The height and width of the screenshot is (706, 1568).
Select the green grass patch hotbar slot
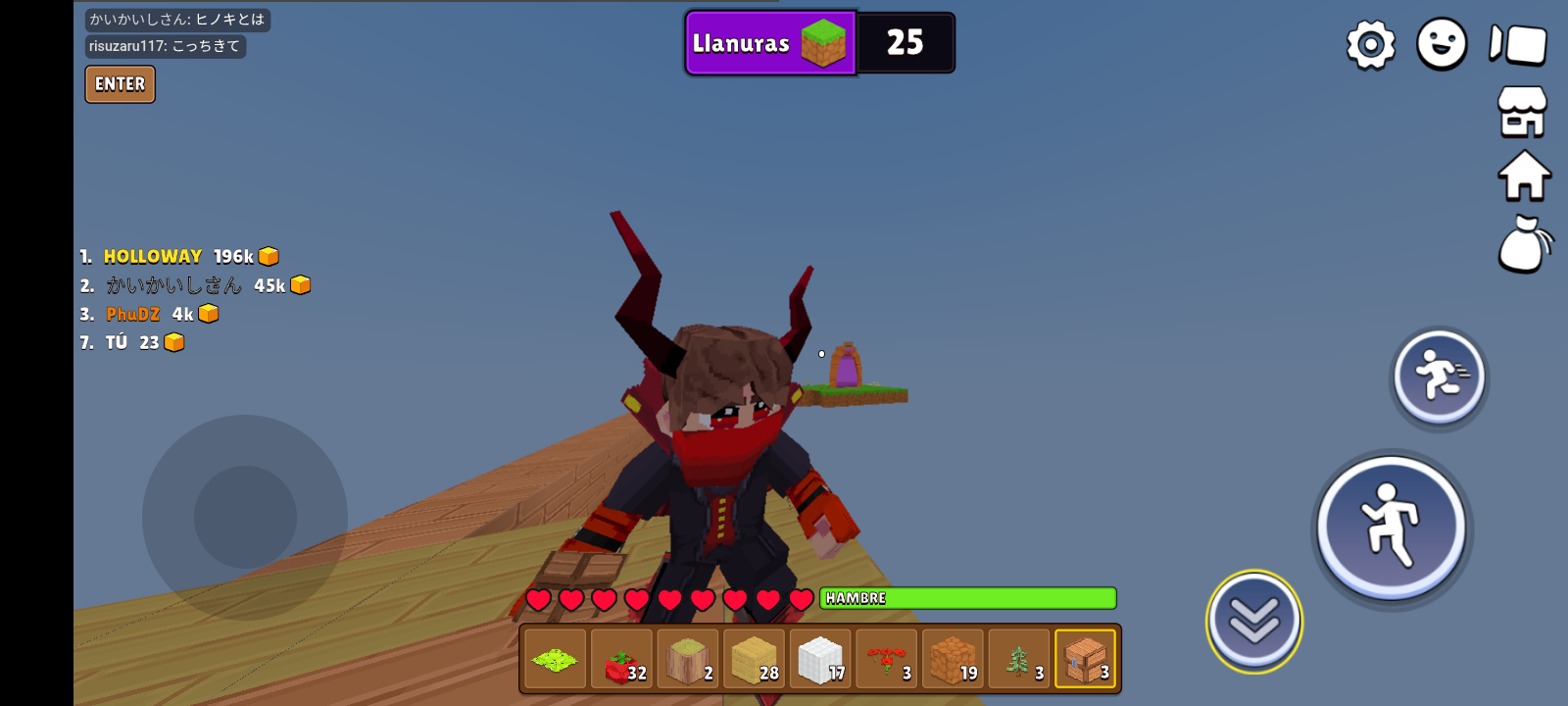556,659
